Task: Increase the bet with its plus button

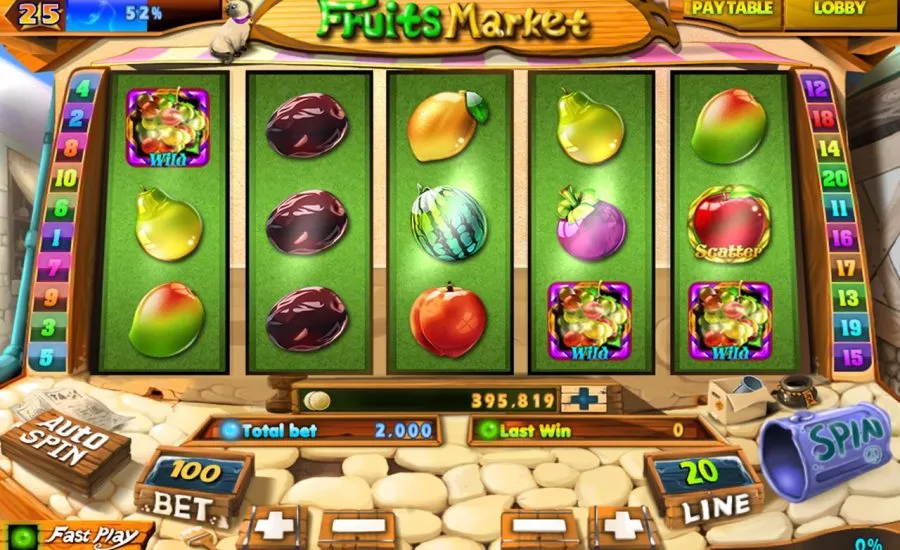Action: 270,526
